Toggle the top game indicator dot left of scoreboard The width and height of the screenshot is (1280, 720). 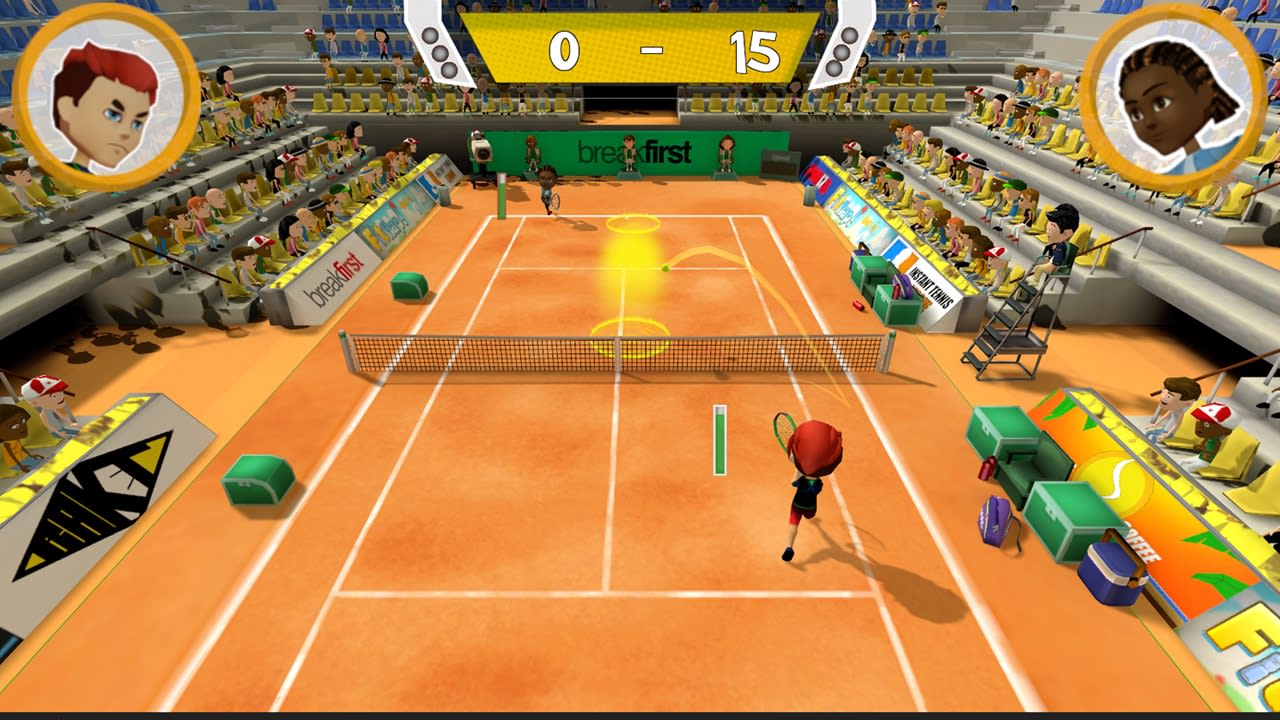pyautogui.click(x=428, y=36)
